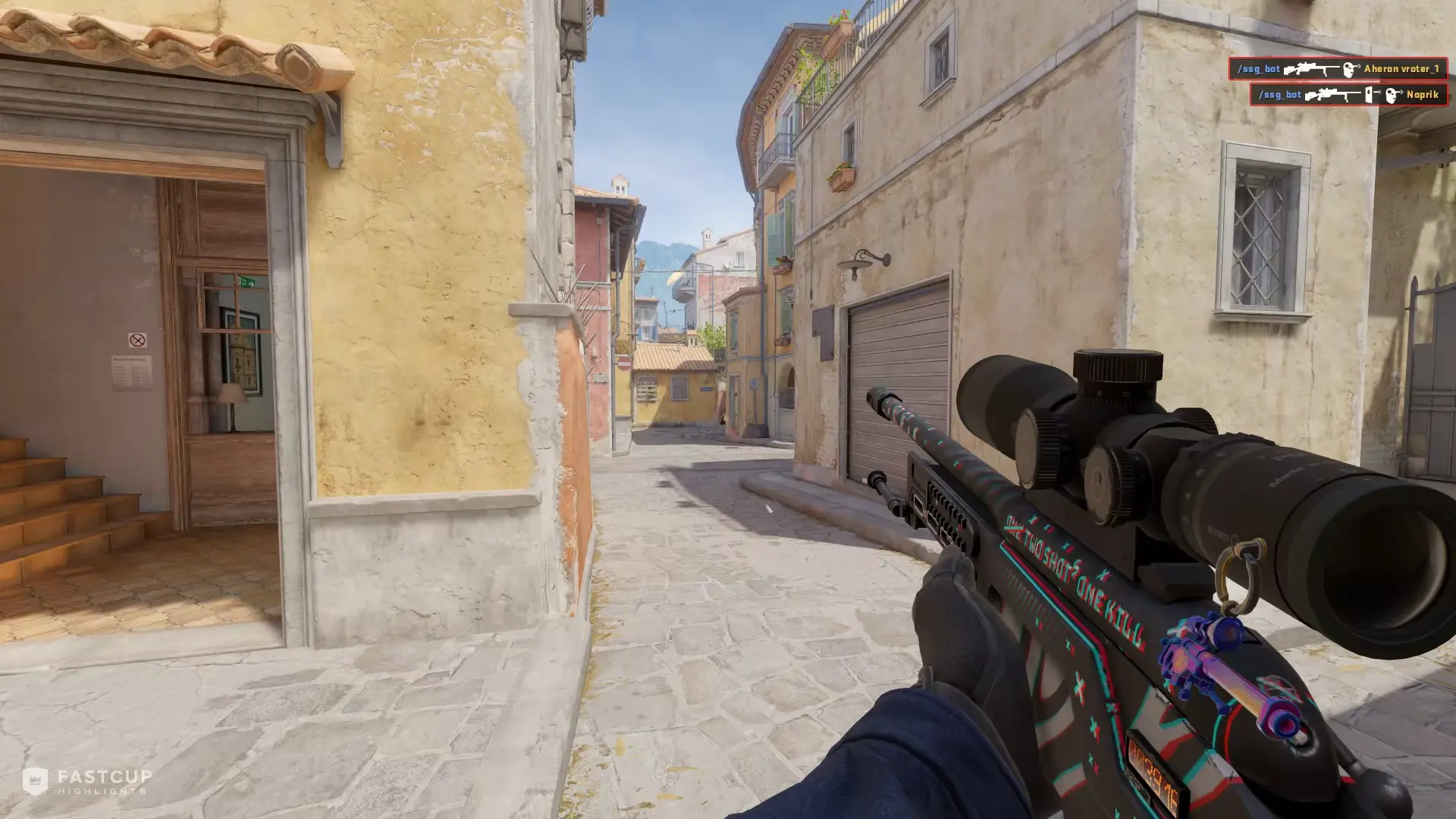Click the wallbang penetration icon in the second killfeed row
This screenshot has height=819, width=1456.
click(1368, 95)
